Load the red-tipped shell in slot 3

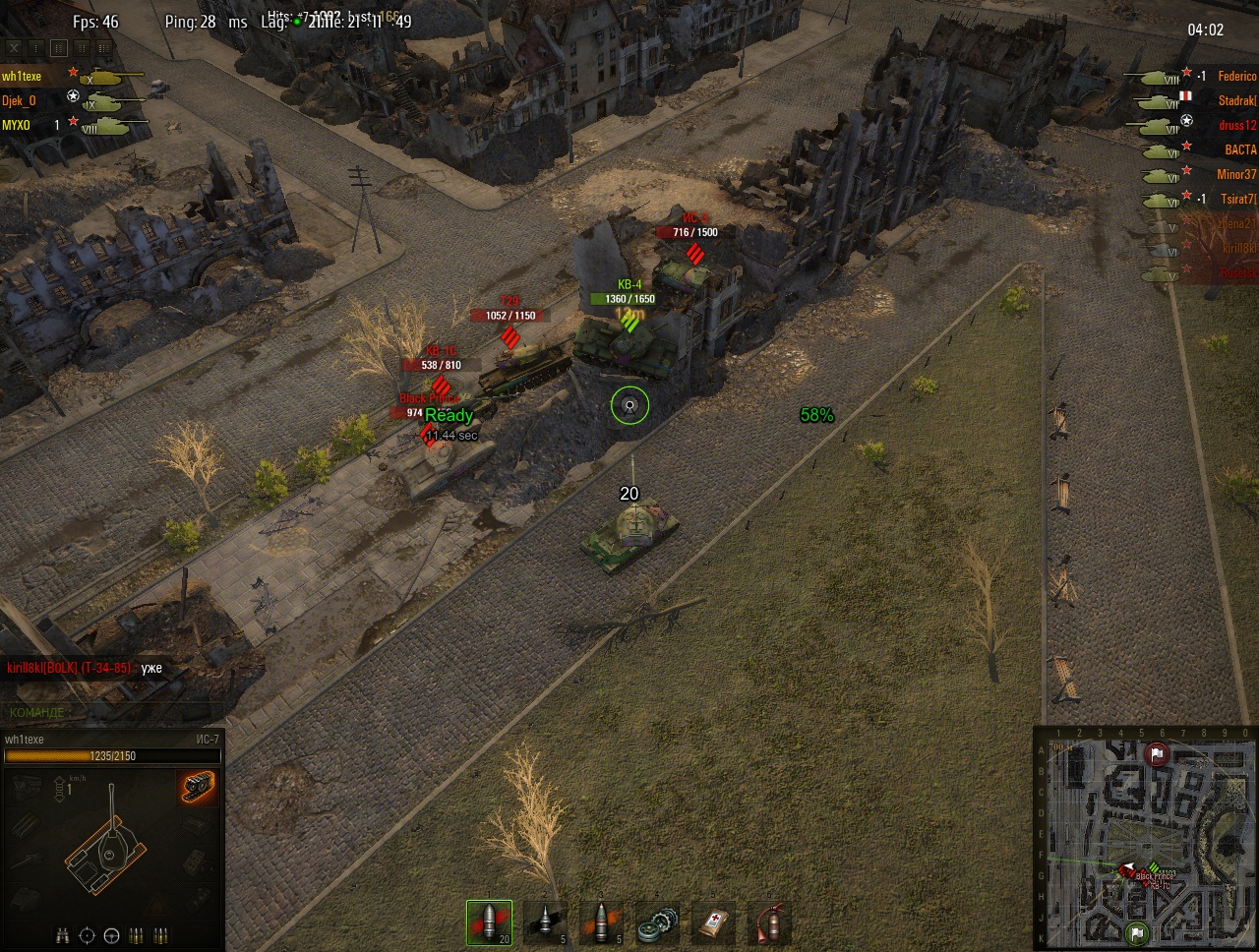[601, 923]
